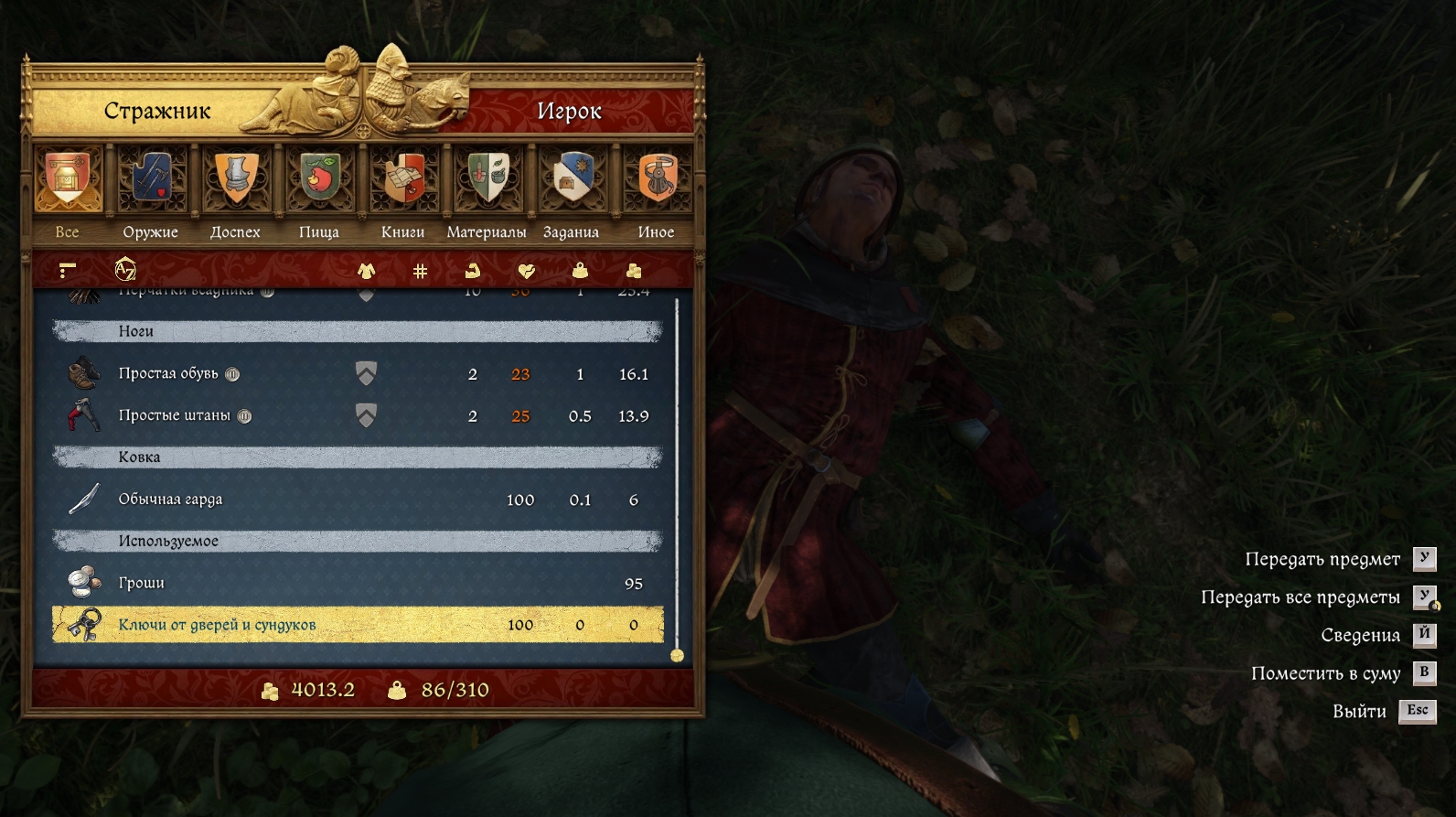Switch to the Стражник inventory panel

click(156, 111)
